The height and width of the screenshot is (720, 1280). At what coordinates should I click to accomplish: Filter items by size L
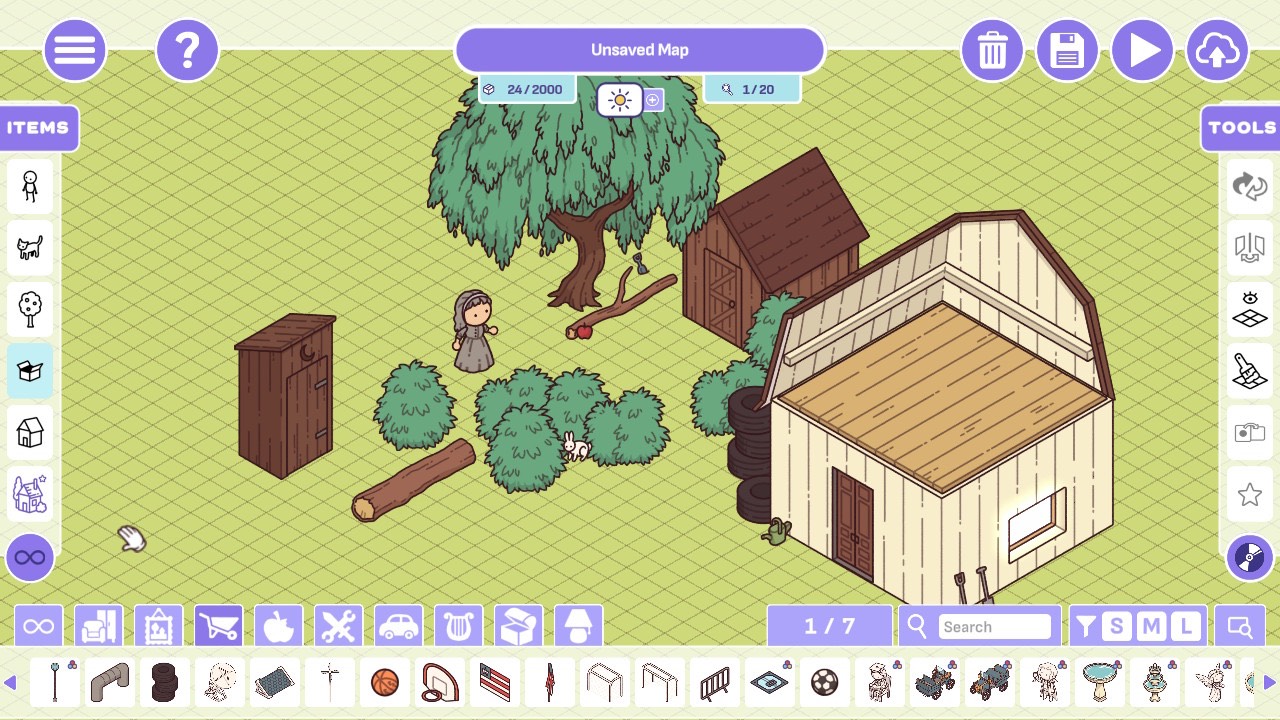click(x=1186, y=627)
